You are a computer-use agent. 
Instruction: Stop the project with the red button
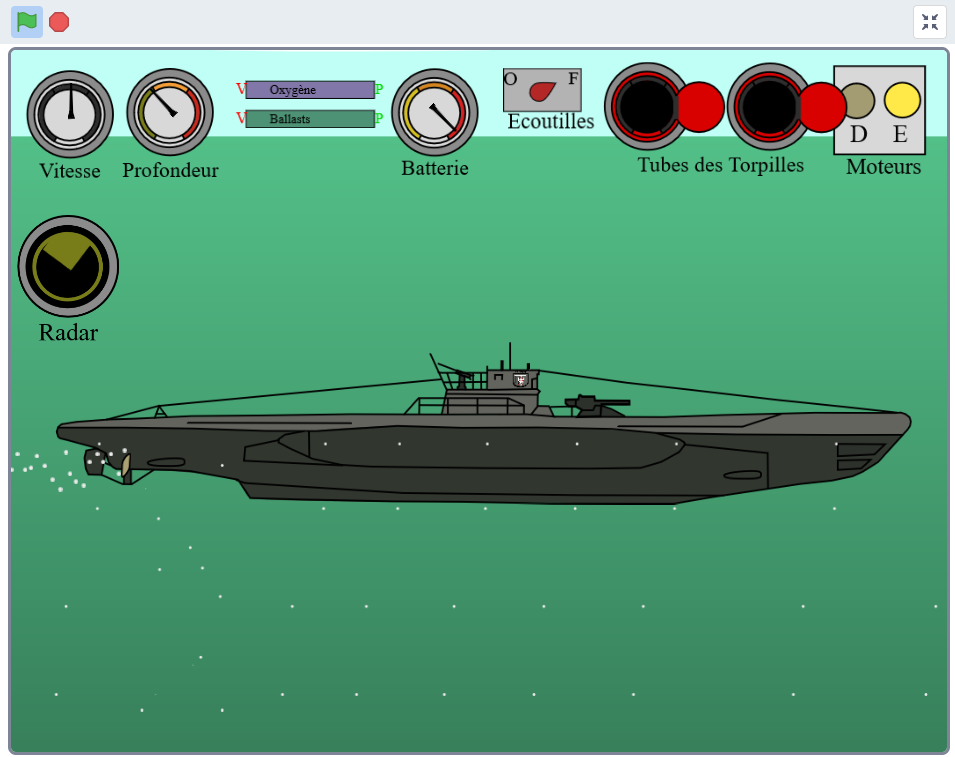click(x=59, y=22)
